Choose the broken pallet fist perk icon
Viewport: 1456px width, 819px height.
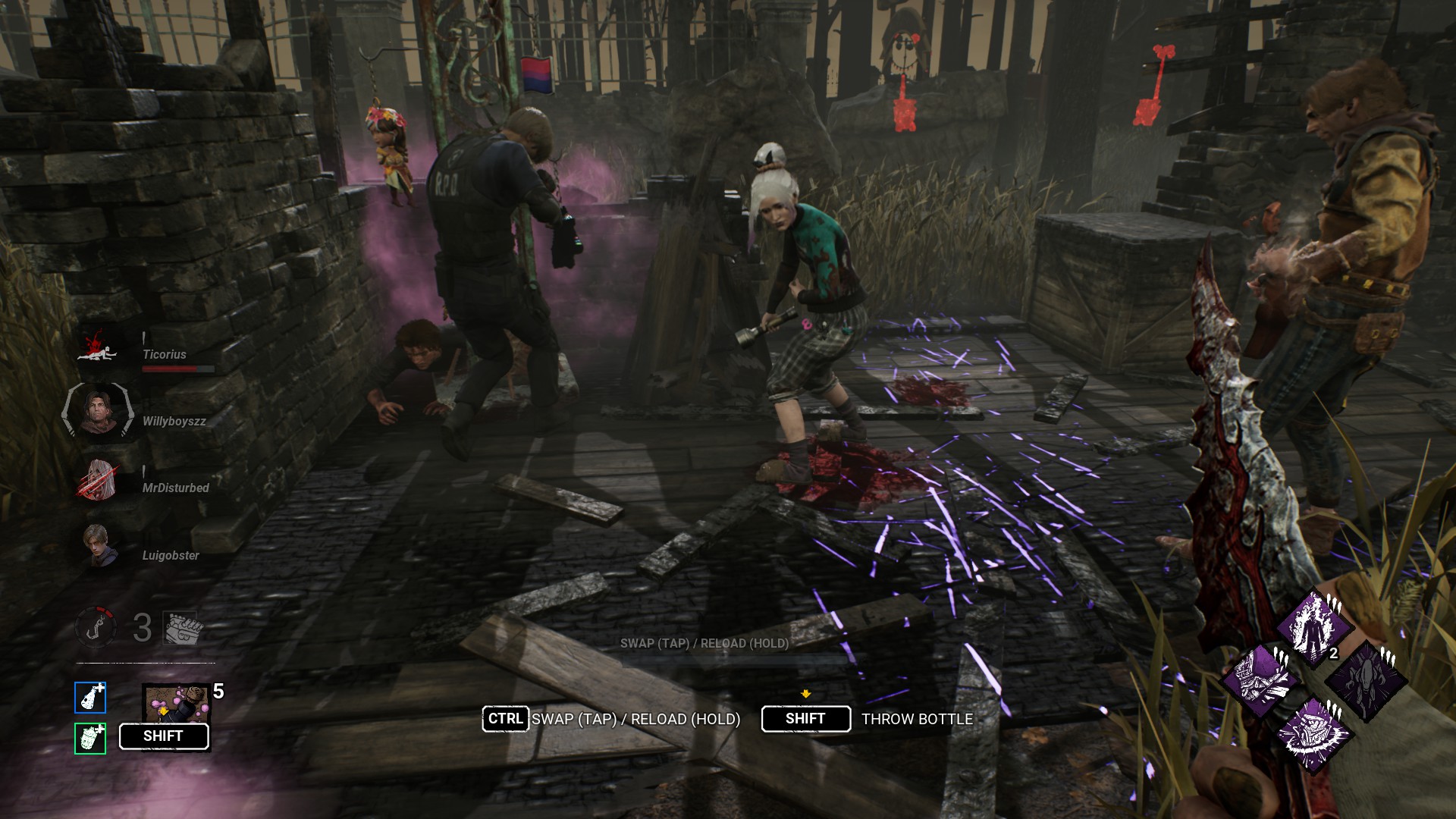(x=1260, y=680)
